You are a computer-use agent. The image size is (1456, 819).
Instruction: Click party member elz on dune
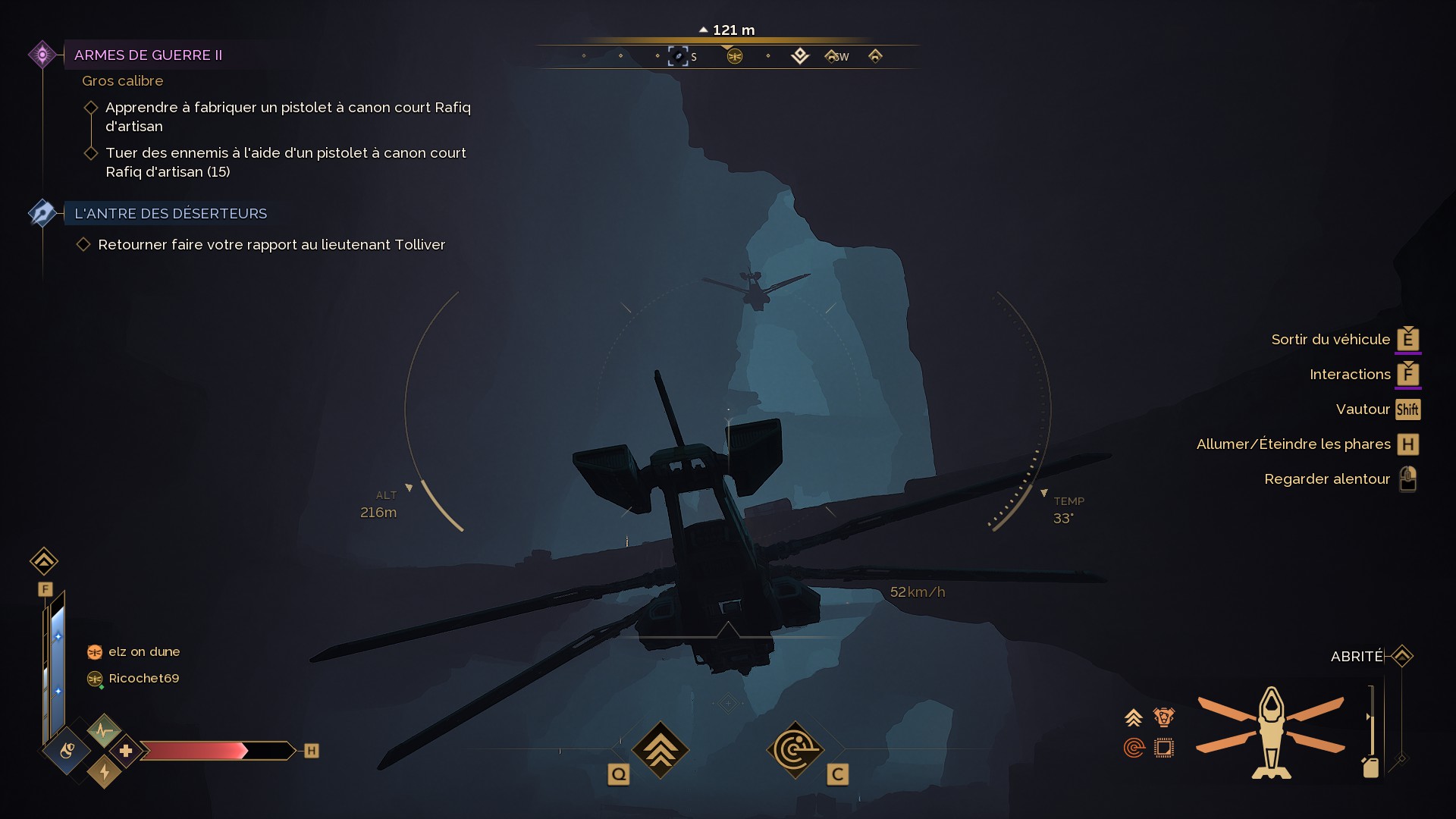tap(143, 652)
